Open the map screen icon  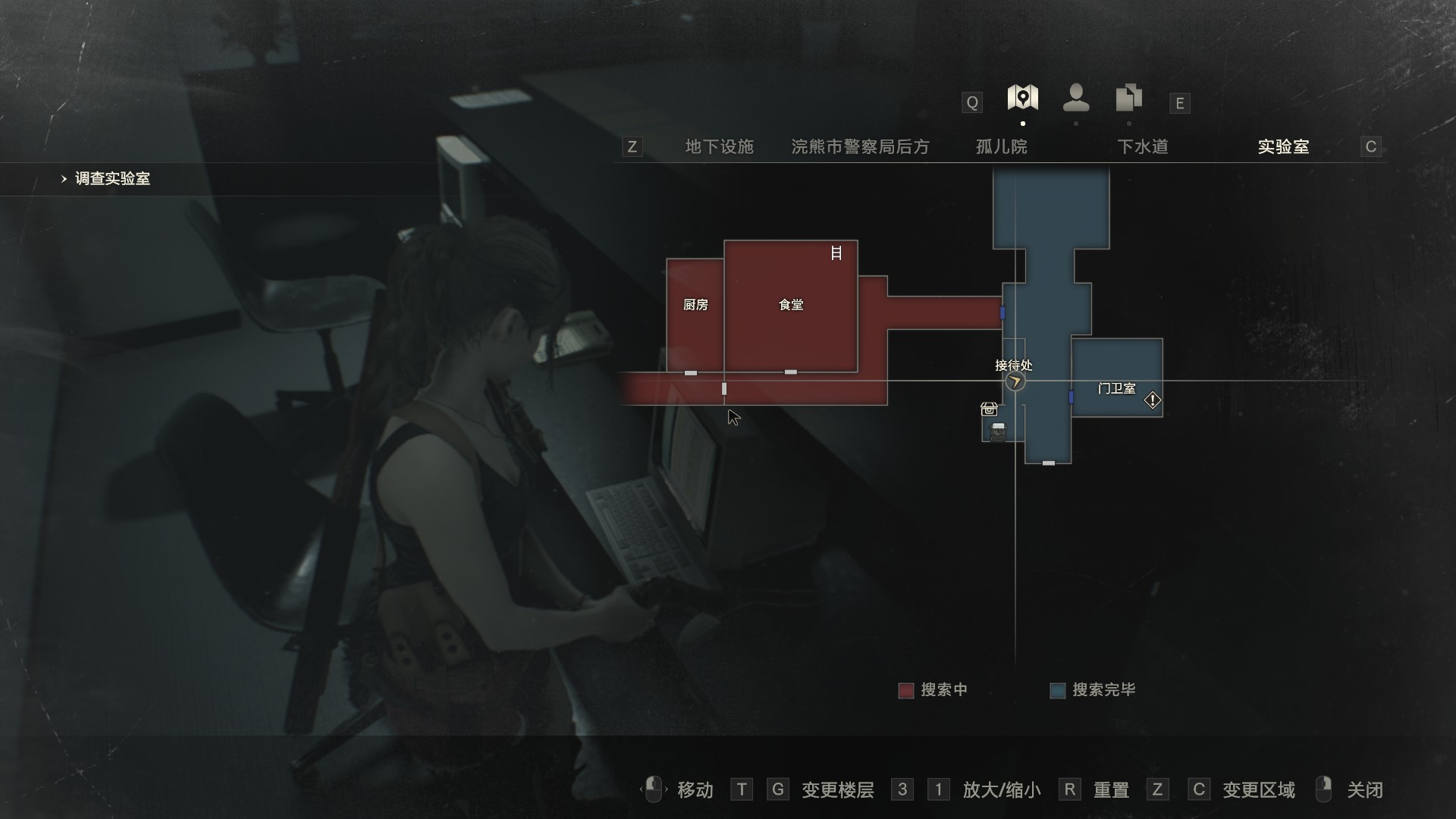click(x=1022, y=98)
